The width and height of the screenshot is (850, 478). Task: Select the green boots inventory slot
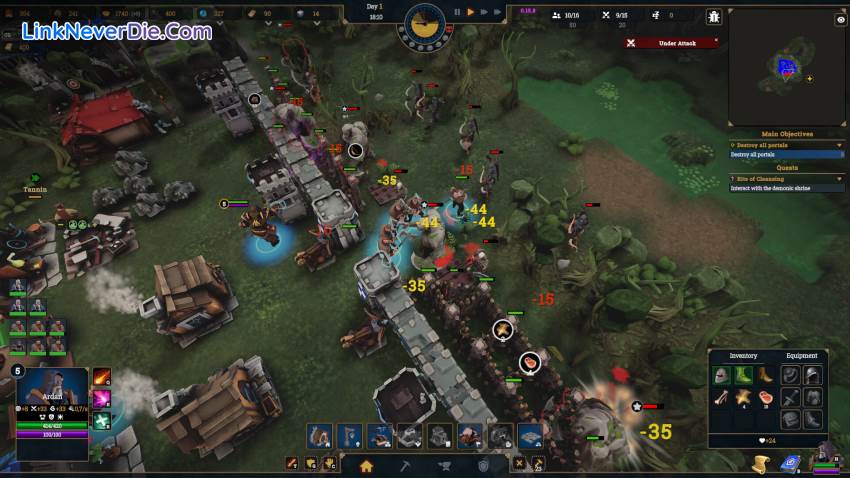click(x=743, y=375)
